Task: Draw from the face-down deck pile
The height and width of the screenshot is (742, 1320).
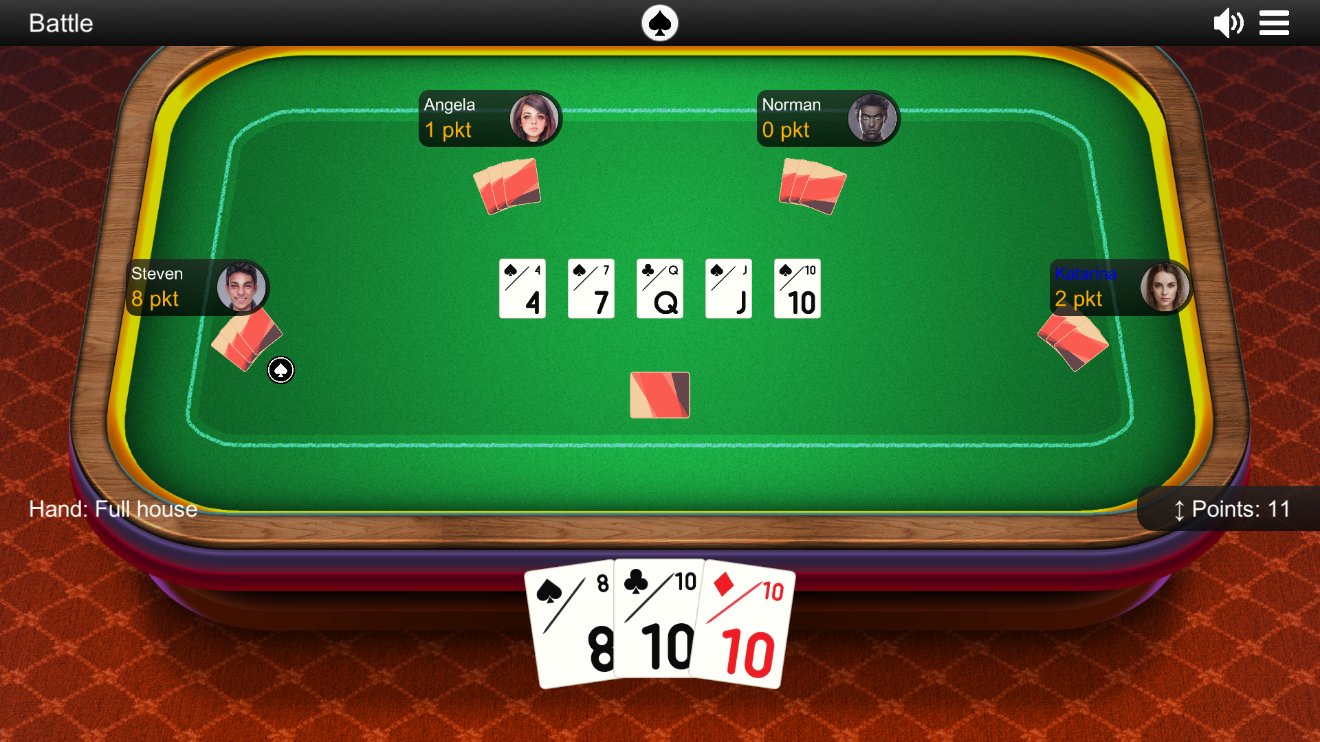Action: click(659, 395)
